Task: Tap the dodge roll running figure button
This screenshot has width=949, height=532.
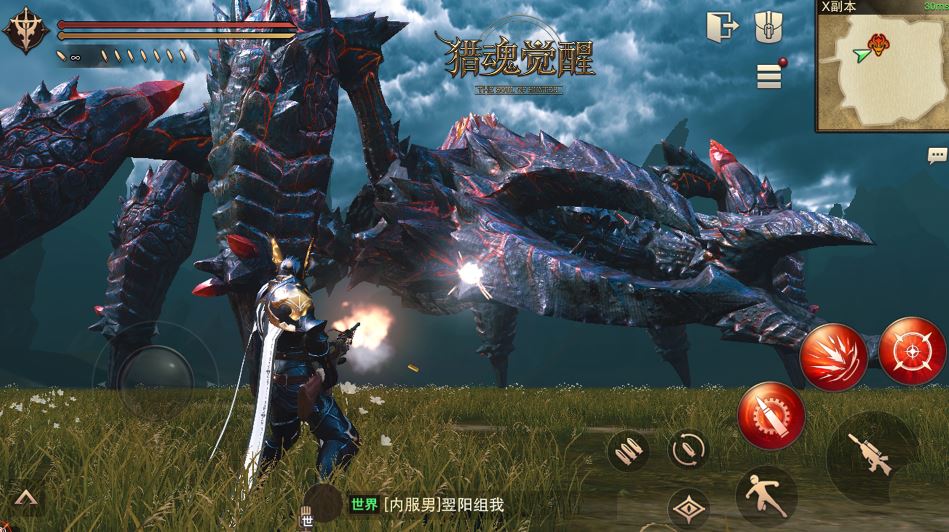Action: point(766,494)
